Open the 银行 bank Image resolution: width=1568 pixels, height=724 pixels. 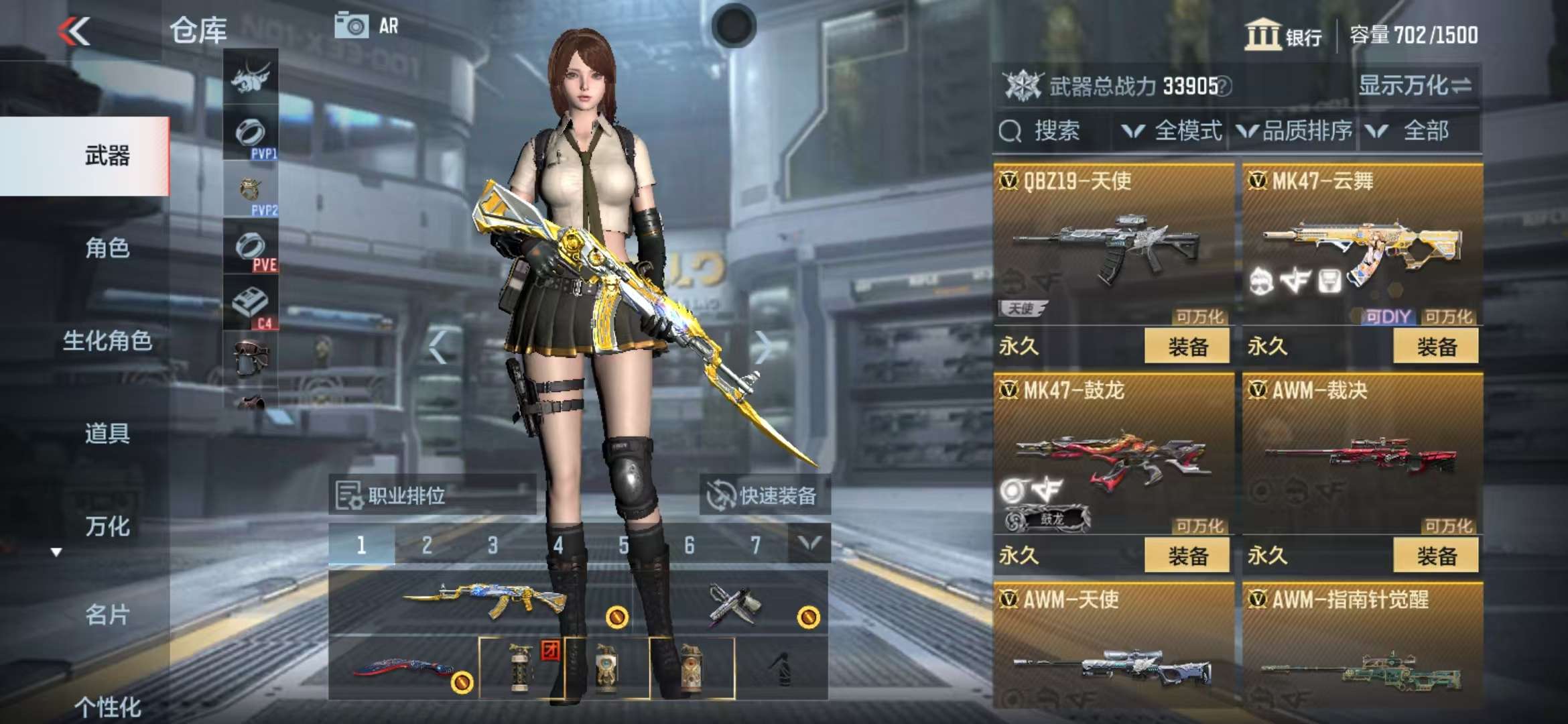tap(1283, 35)
